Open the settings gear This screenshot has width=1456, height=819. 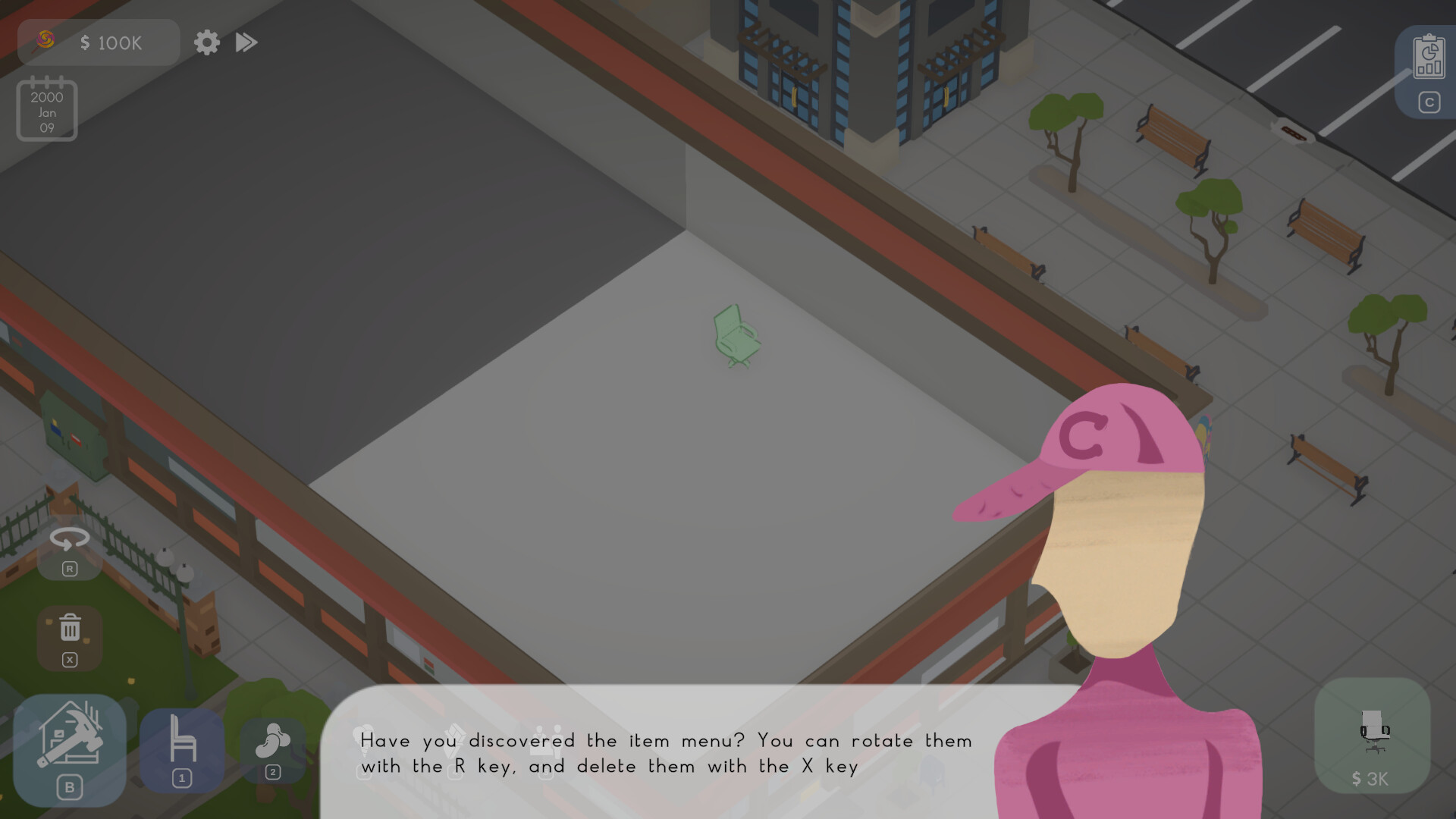tap(206, 42)
